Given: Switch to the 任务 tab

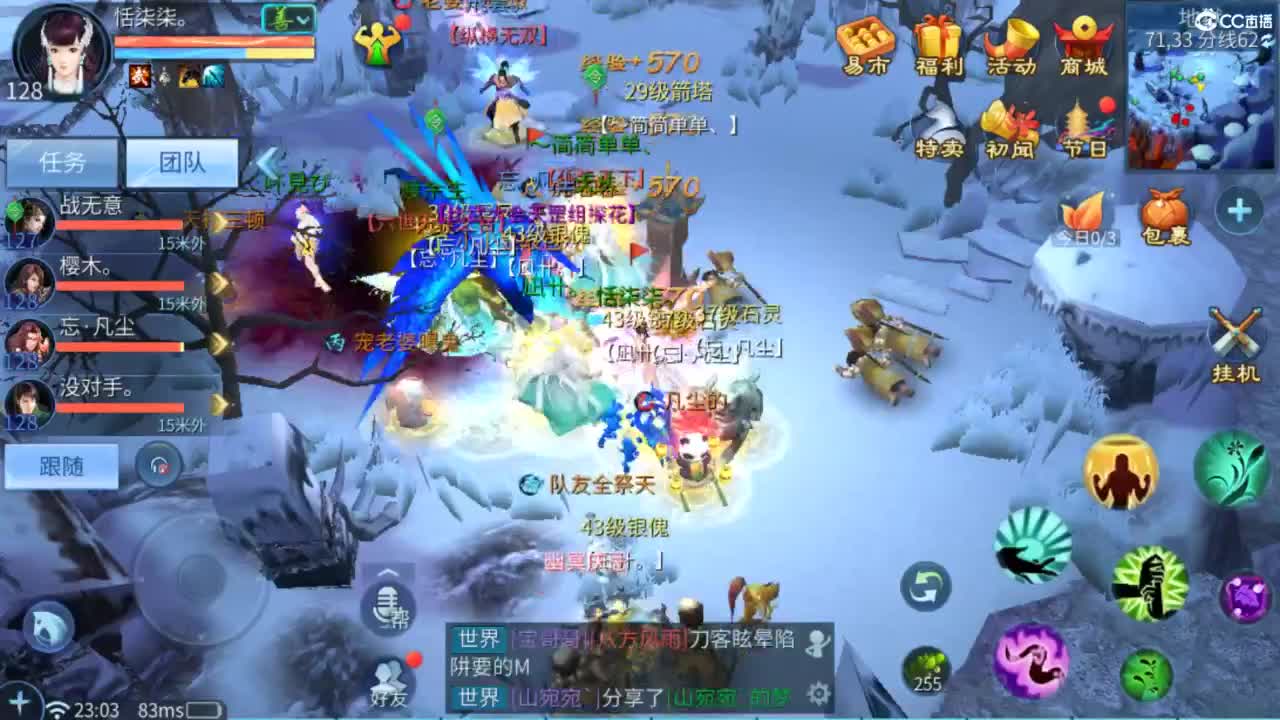Looking at the screenshot, I should 65,160.
